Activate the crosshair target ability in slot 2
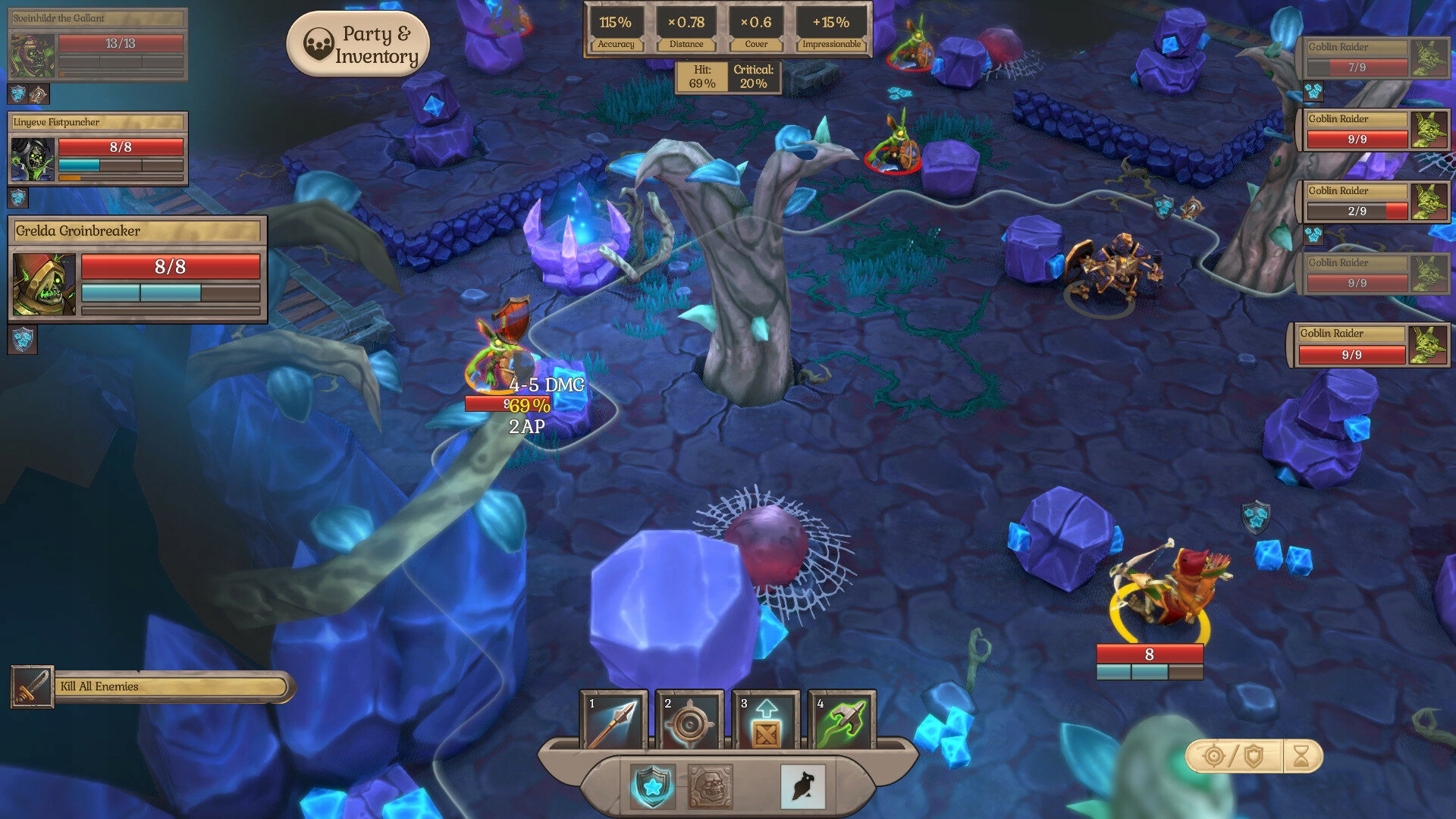The width and height of the screenshot is (1456, 819). [689, 721]
